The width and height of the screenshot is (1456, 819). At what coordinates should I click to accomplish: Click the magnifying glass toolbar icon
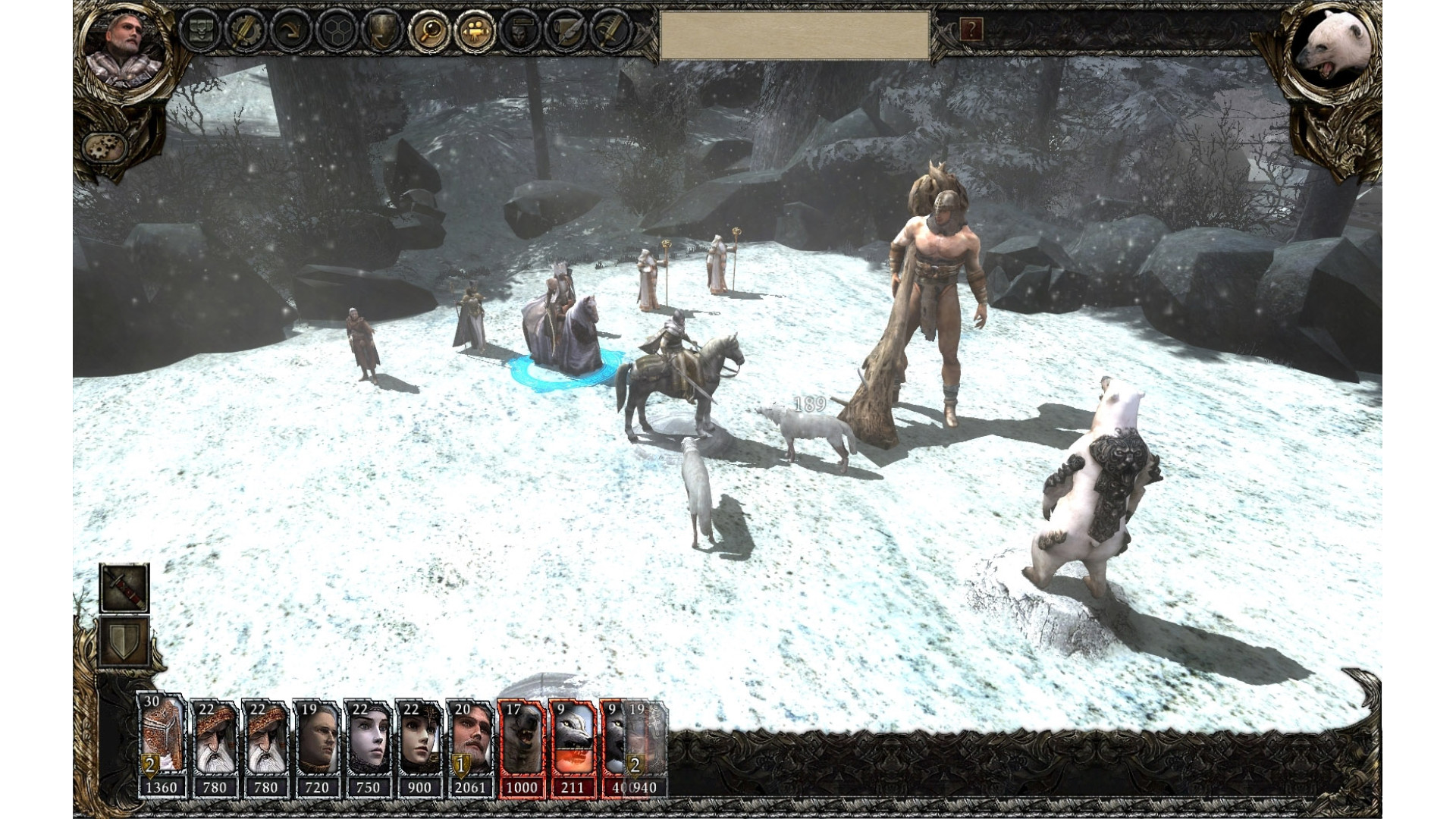click(430, 31)
